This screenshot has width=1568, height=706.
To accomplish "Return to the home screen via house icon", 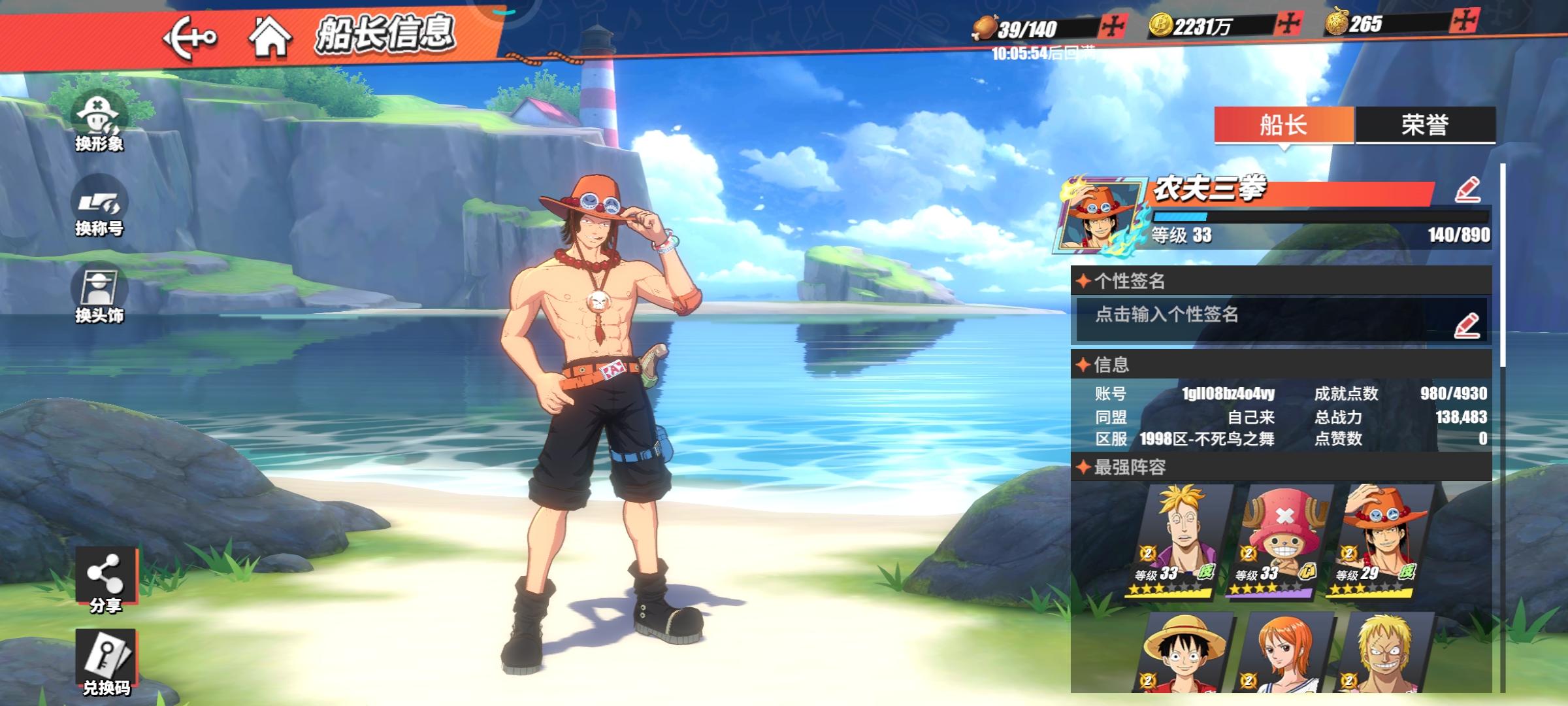I will (269, 37).
